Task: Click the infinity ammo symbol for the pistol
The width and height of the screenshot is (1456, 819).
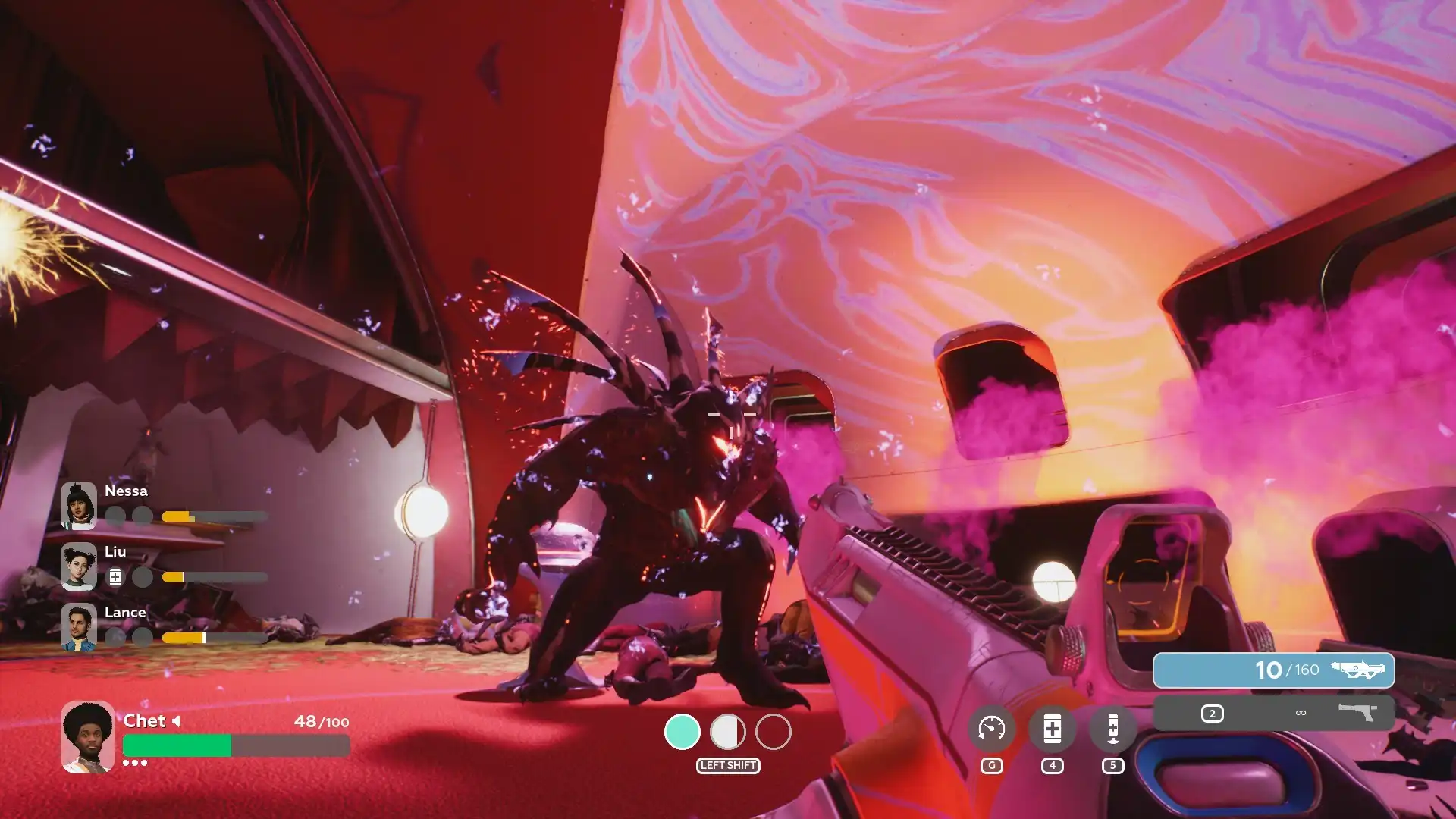Action: (x=1299, y=713)
